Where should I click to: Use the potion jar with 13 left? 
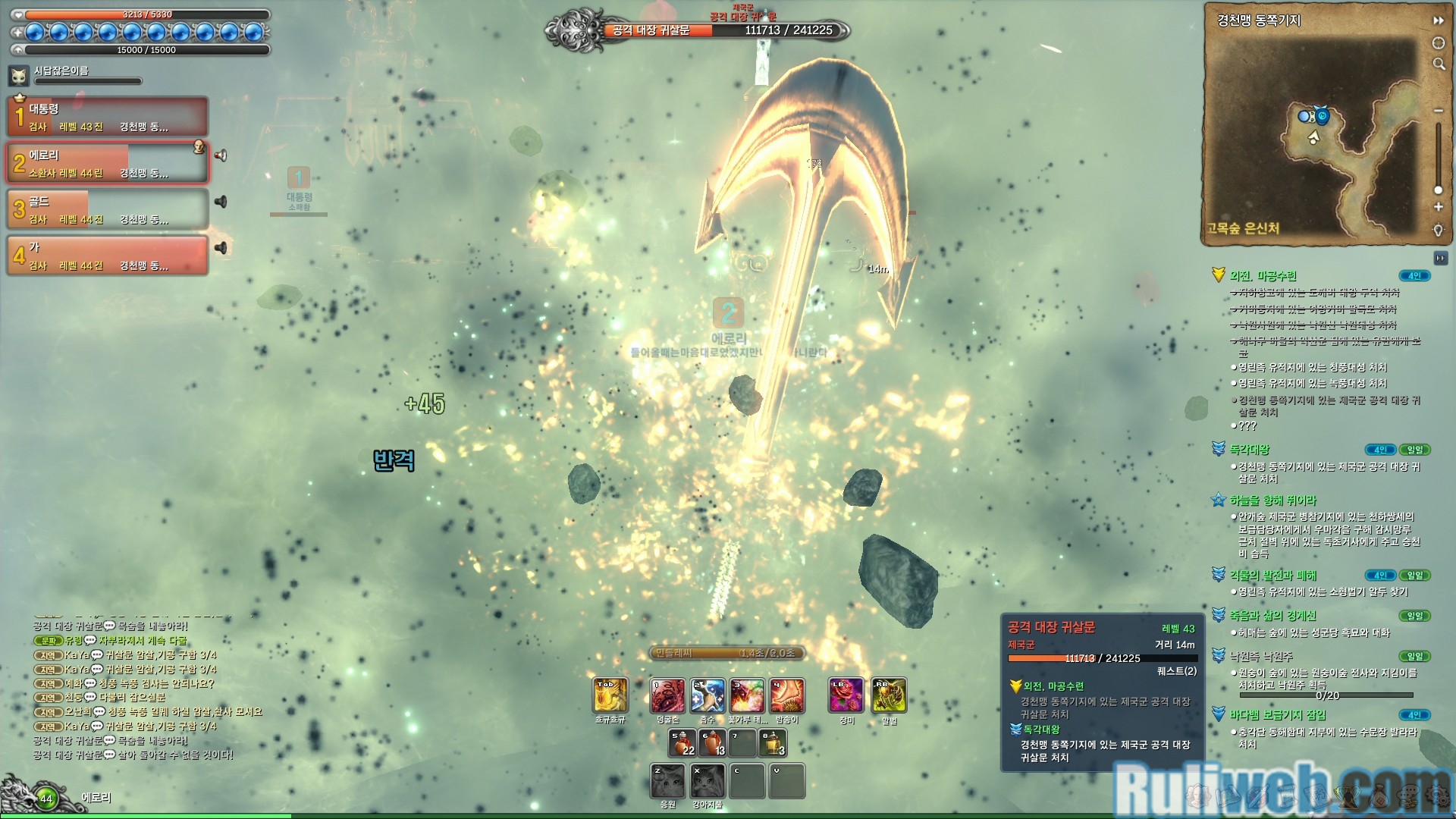point(713,743)
